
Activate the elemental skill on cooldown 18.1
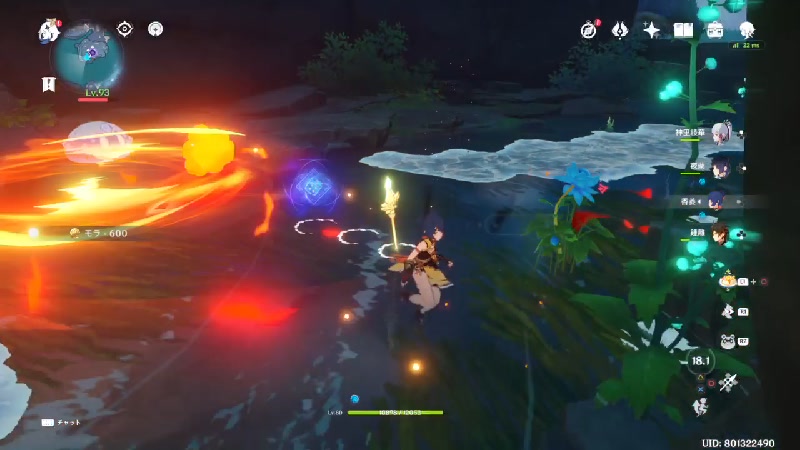(701, 362)
